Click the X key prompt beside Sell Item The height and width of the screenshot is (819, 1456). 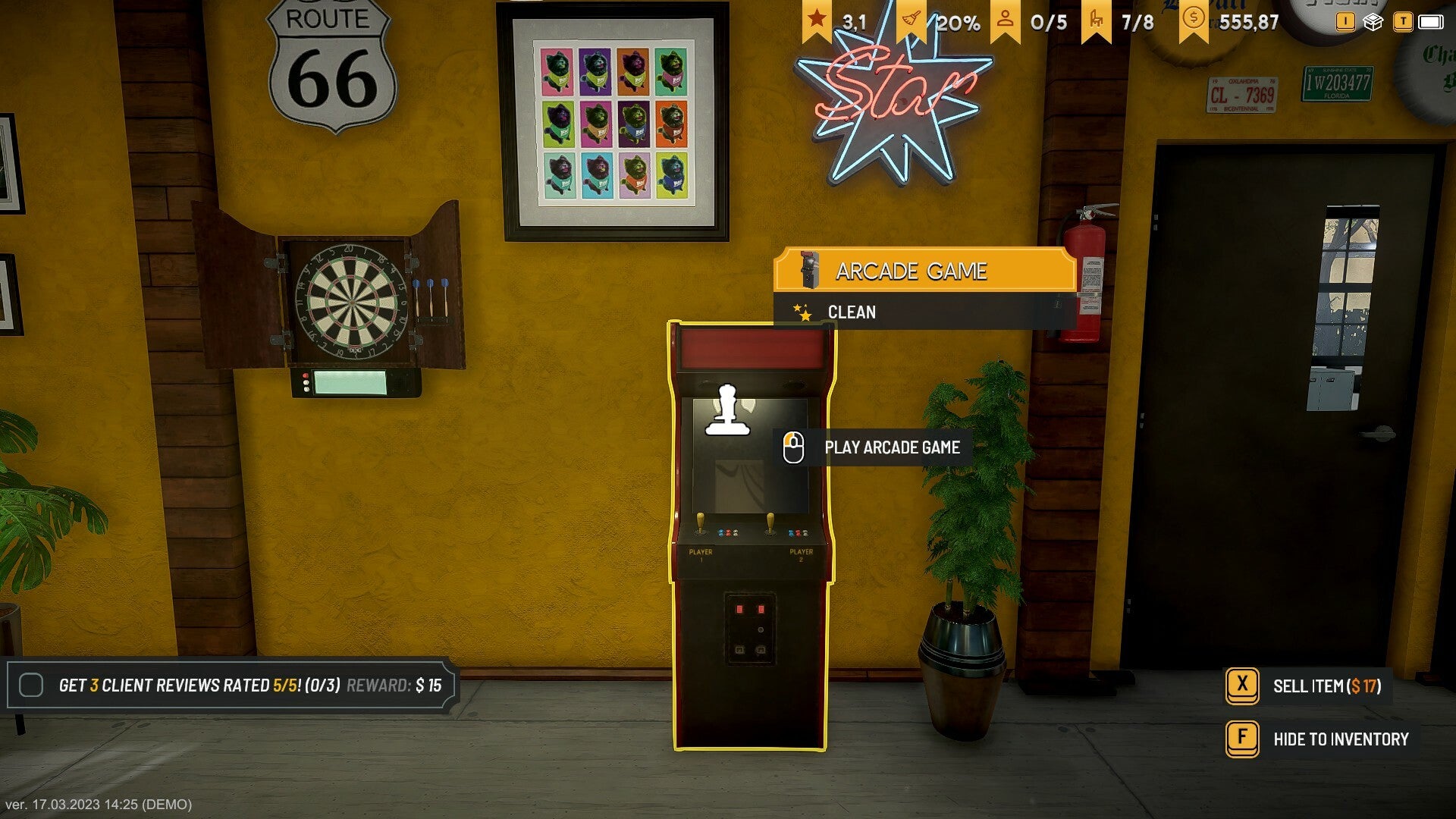pos(1241,684)
